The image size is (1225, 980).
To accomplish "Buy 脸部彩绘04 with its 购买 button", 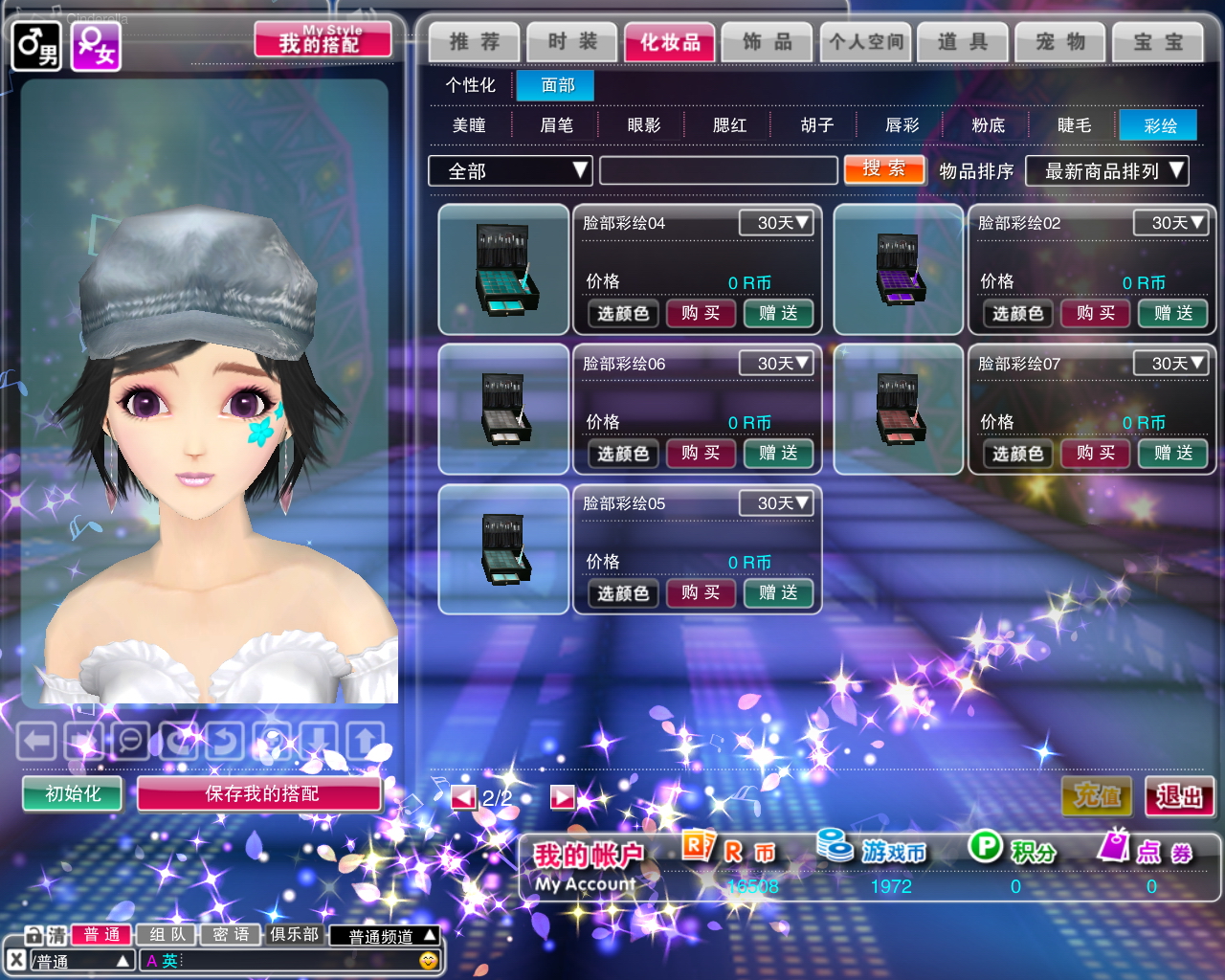I will [701, 313].
